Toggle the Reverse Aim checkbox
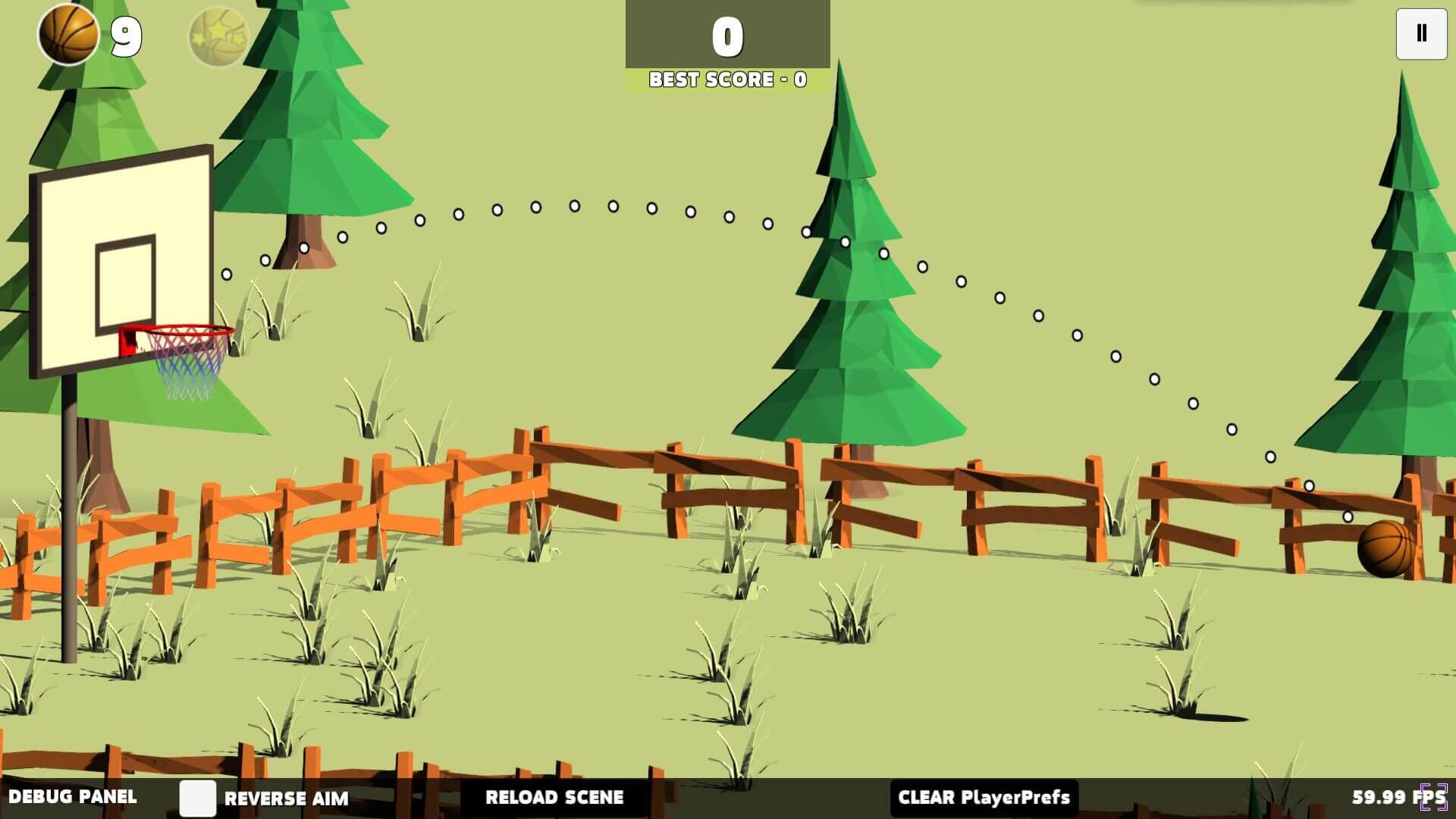 (x=197, y=798)
